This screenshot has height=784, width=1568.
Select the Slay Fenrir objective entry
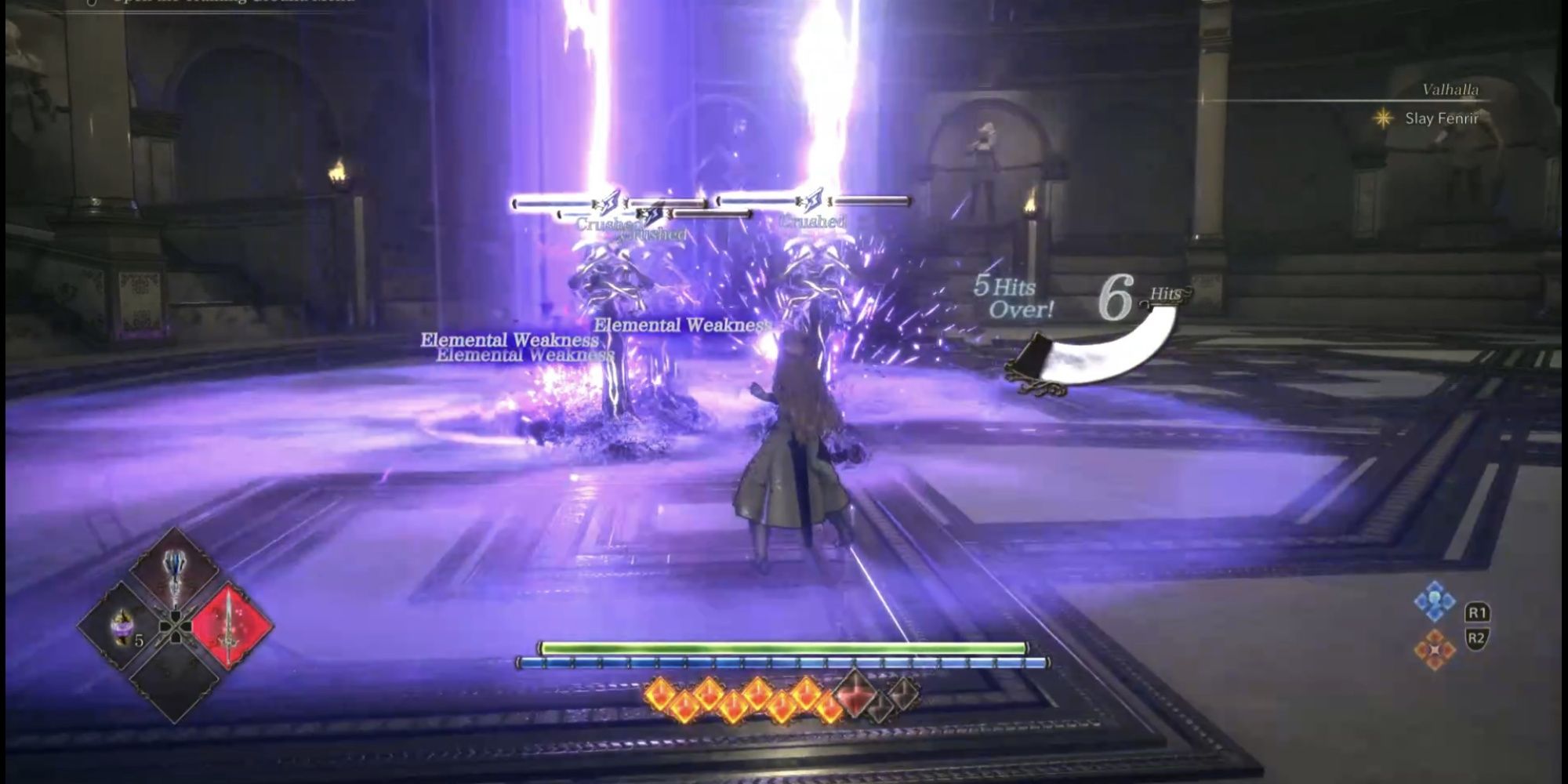1443,118
